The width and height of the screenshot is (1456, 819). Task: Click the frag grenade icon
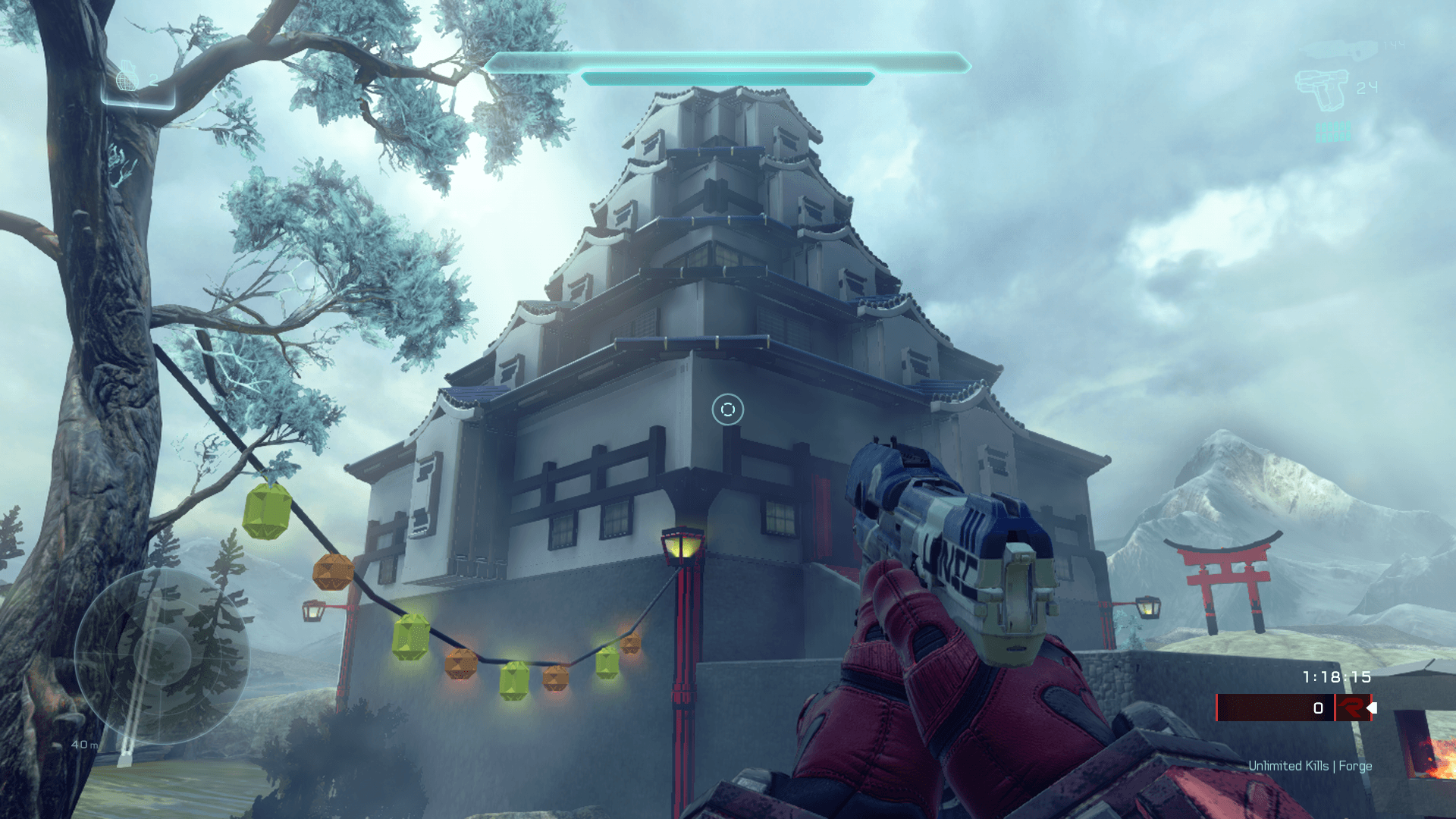[x=127, y=78]
